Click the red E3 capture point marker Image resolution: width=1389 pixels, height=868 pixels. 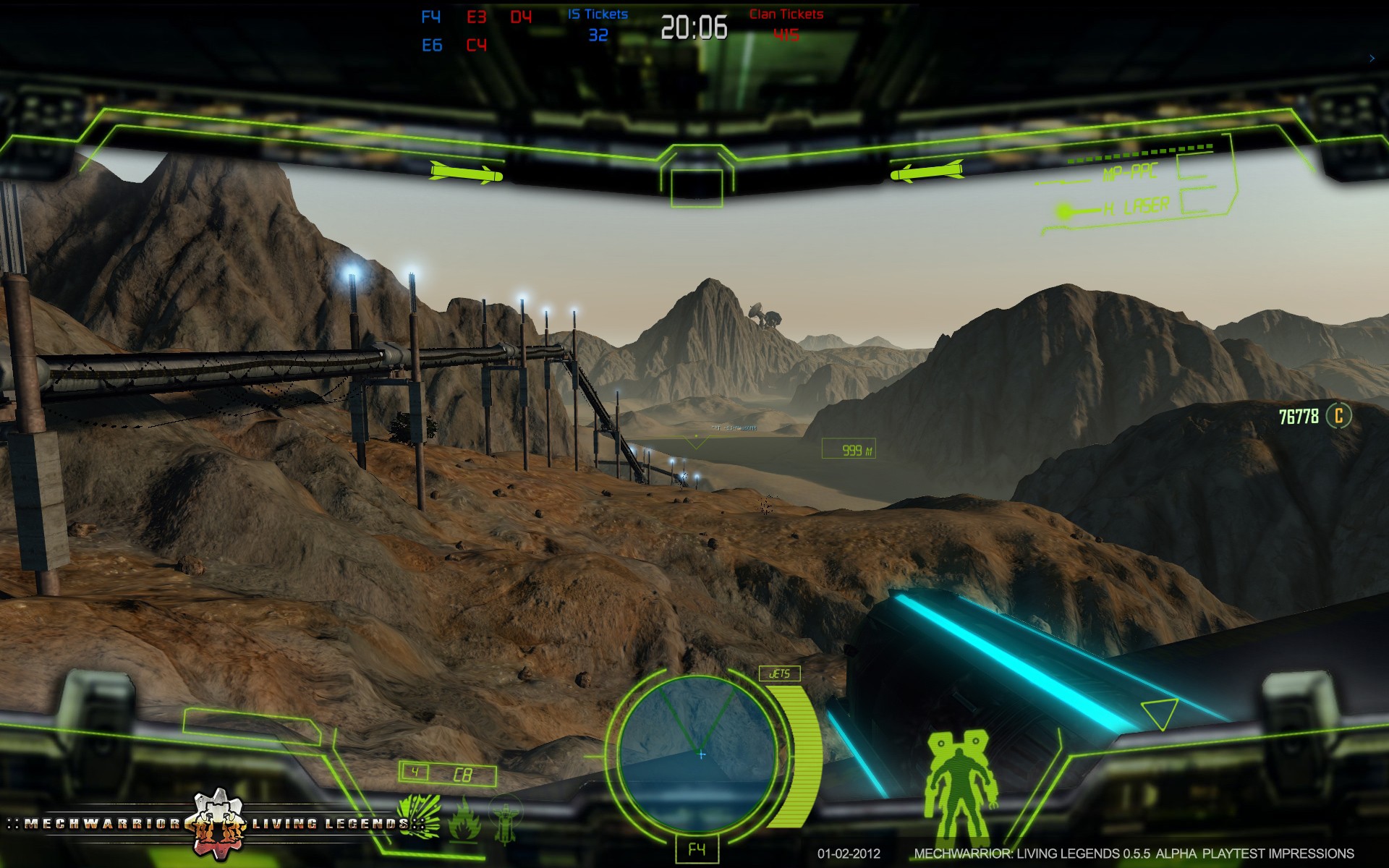(476, 17)
